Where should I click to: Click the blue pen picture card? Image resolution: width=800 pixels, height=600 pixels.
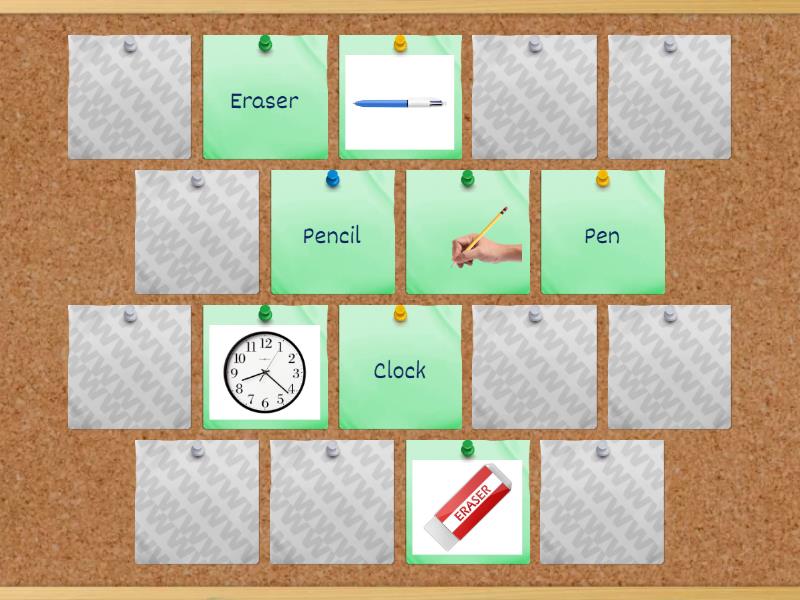[x=400, y=101]
